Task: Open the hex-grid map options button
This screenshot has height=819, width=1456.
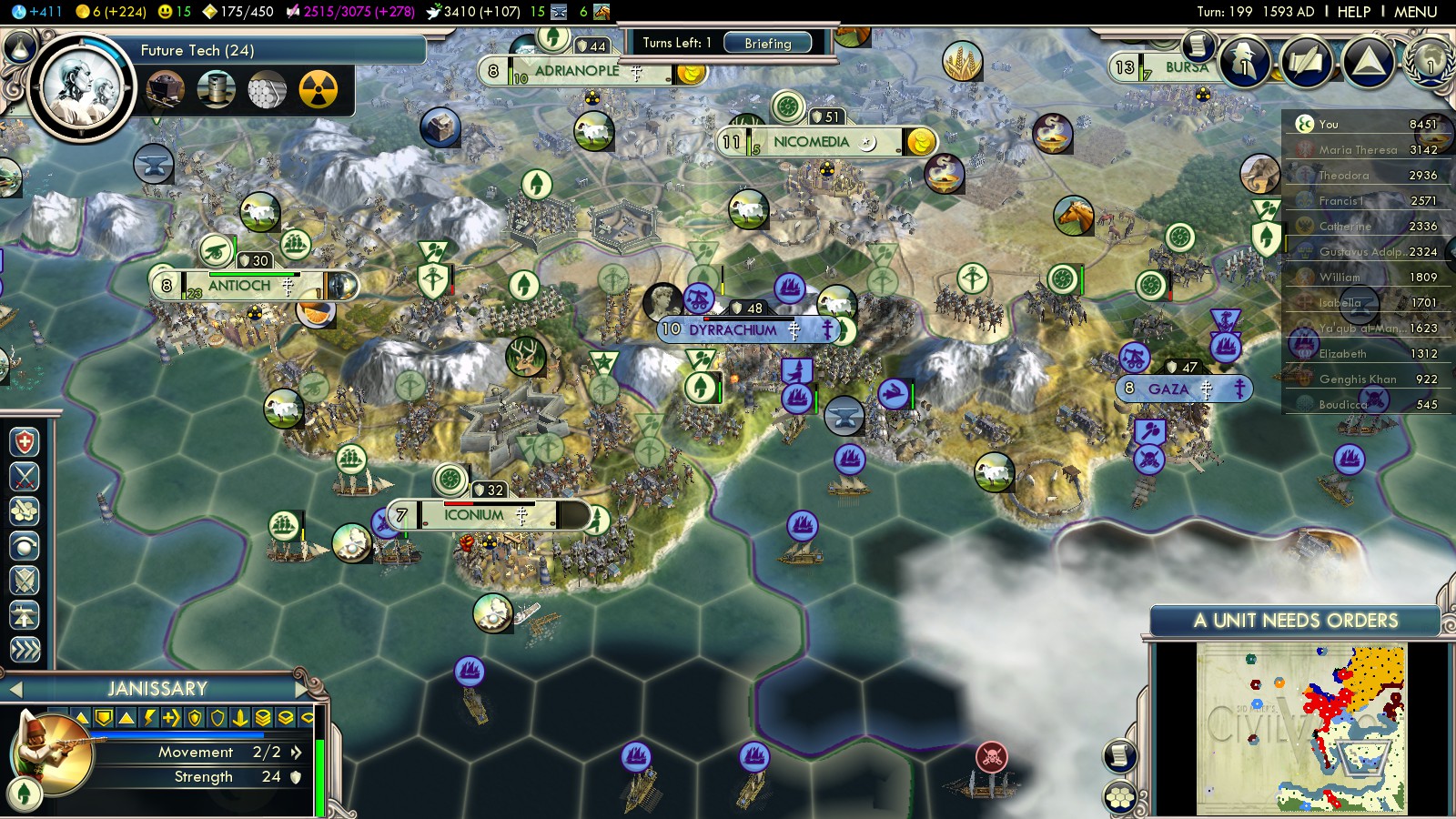Action: pos(1119,797)
